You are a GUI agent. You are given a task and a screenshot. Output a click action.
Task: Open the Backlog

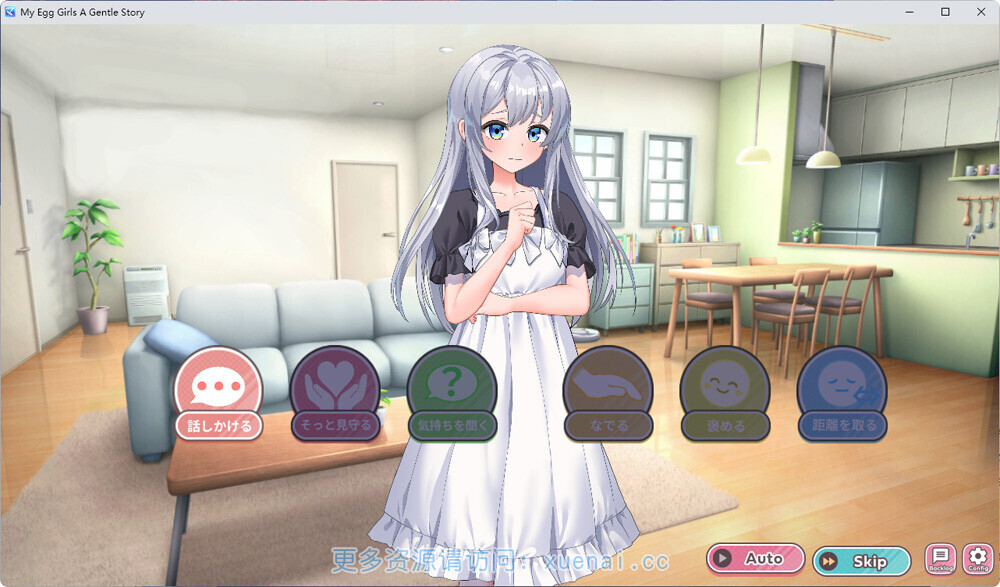point(940,558)
